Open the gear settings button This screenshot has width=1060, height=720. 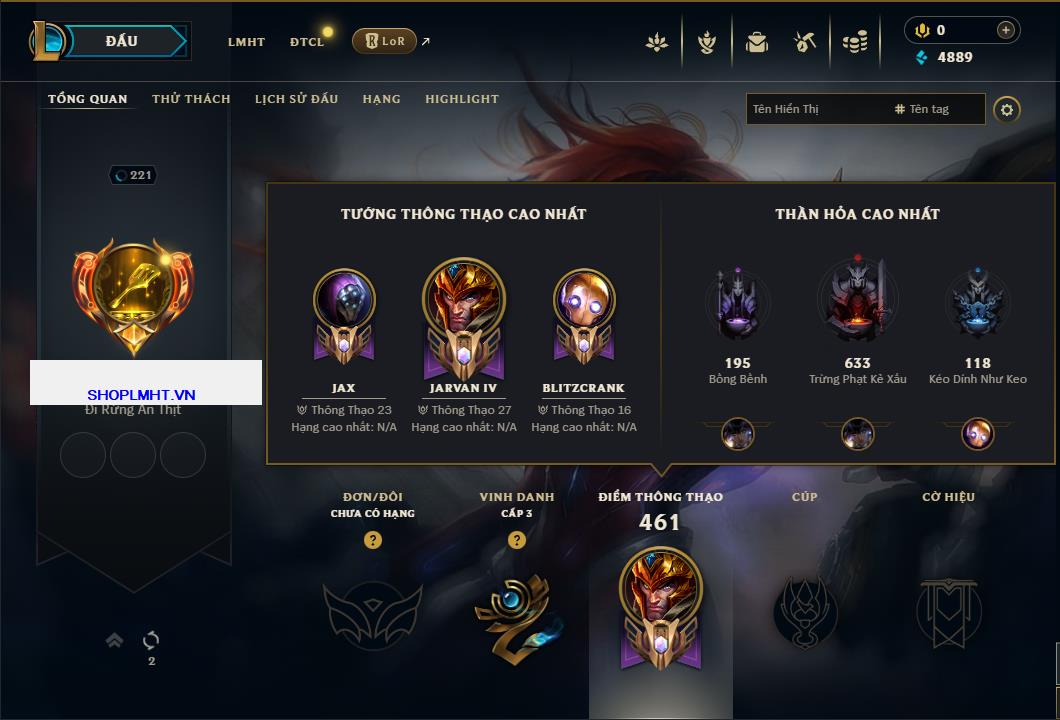click(x=1007, y=109)
